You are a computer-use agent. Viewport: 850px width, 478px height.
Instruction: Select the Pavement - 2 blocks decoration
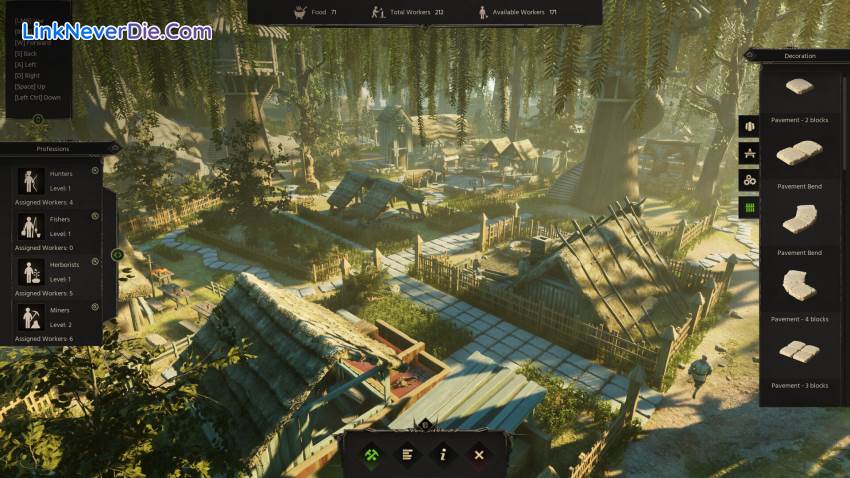pyautogui.click(x=799, y=90)
